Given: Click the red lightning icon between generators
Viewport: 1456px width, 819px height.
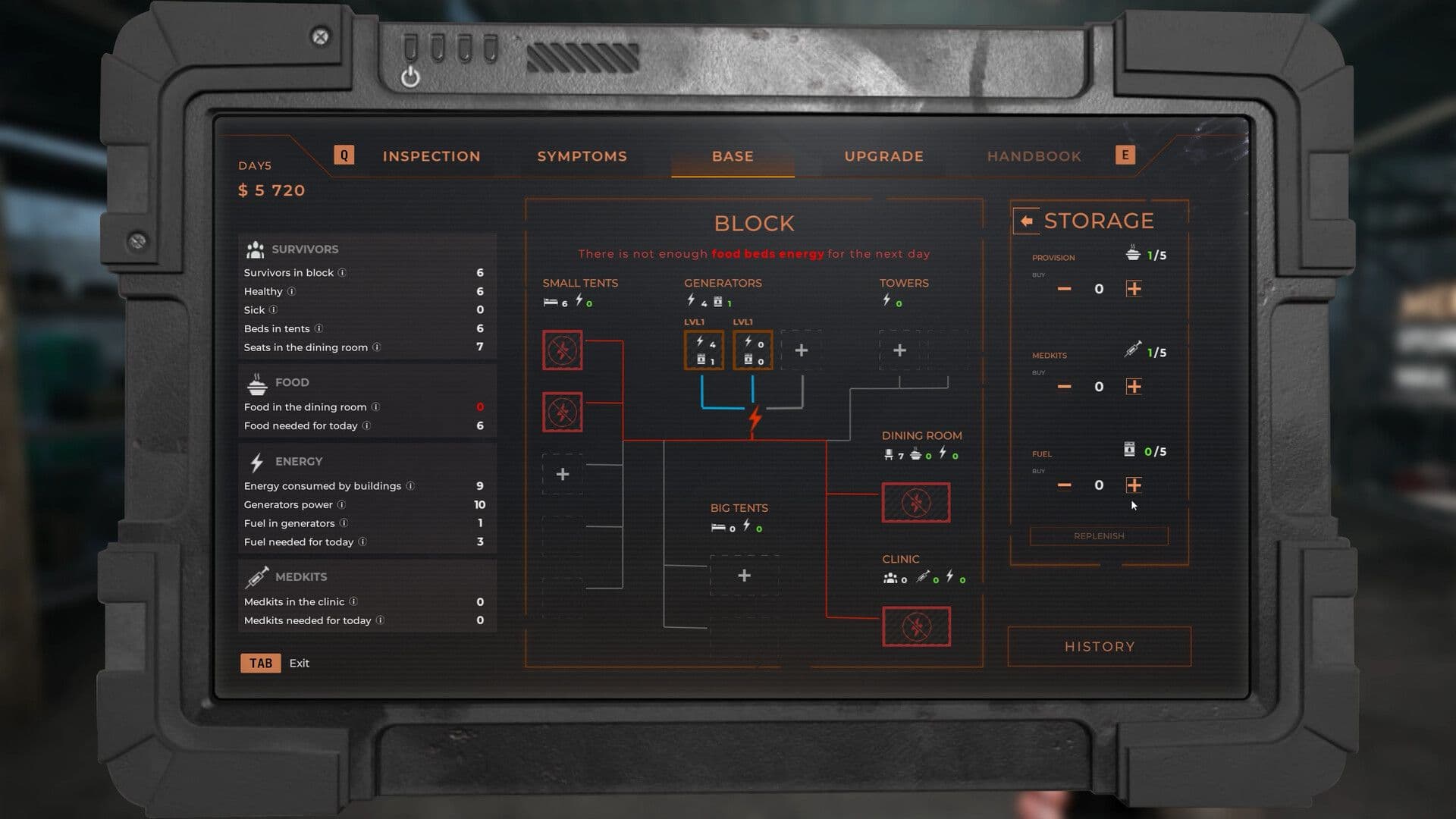Looking at the screenshot, I should [x=752, y=416].
